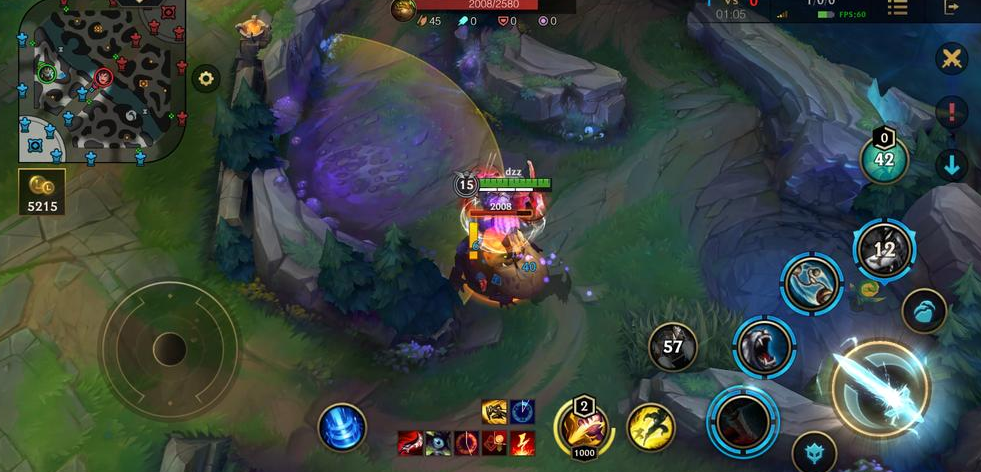This screenshot has width=981, height=472.
Task: Tap the blue down-arrow ping button
Action: click(x=951, y=165)
